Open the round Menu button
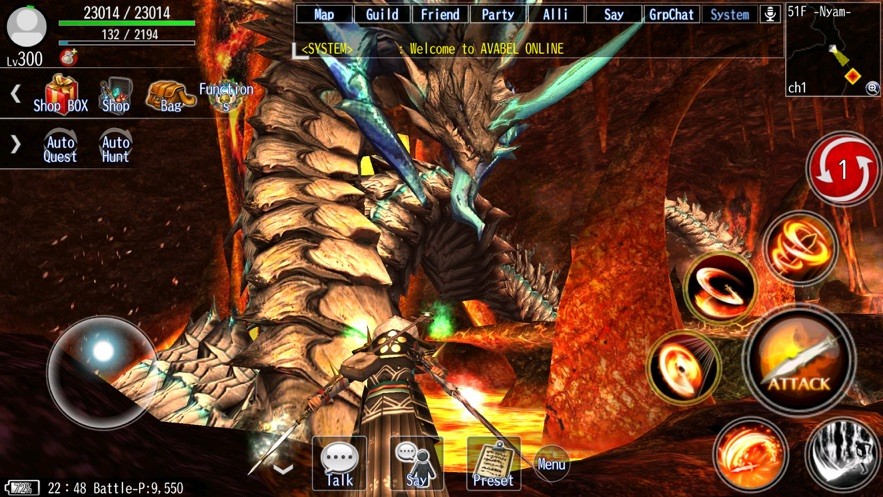This screenshot has height=497, width=883. pyautogui.click(x=551, y=462)
